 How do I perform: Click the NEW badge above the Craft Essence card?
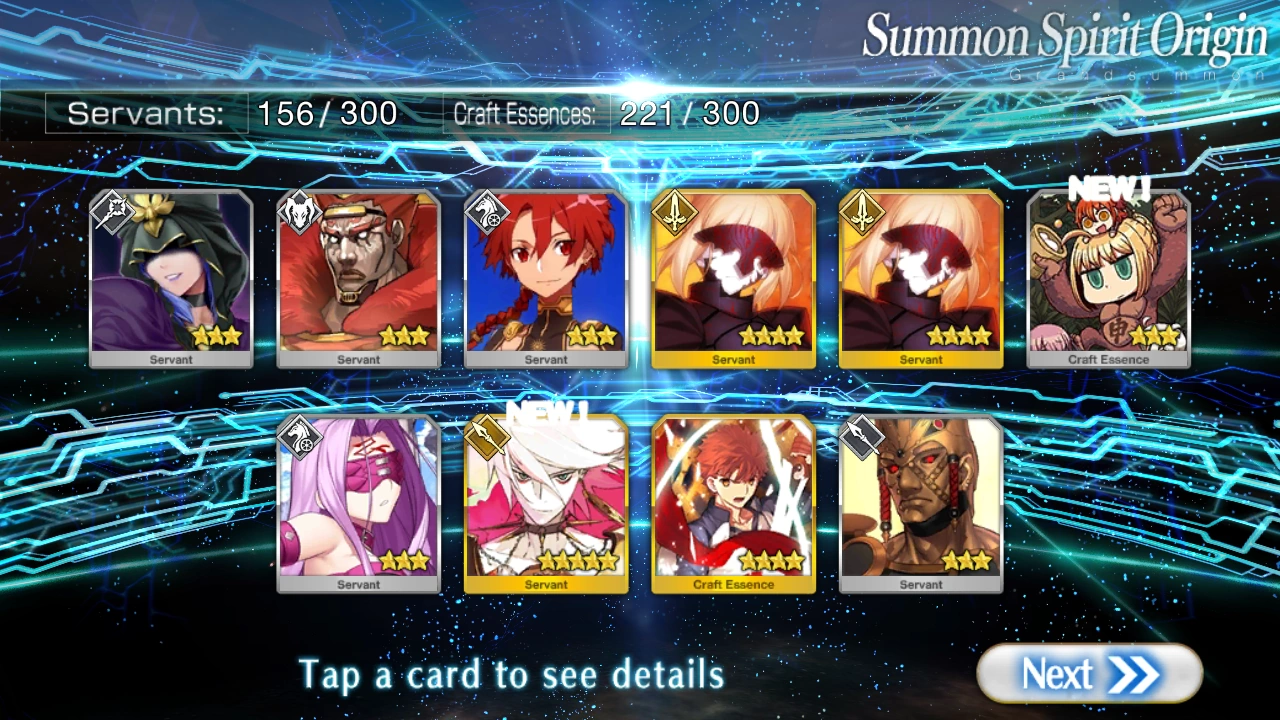pos(1110,187)
